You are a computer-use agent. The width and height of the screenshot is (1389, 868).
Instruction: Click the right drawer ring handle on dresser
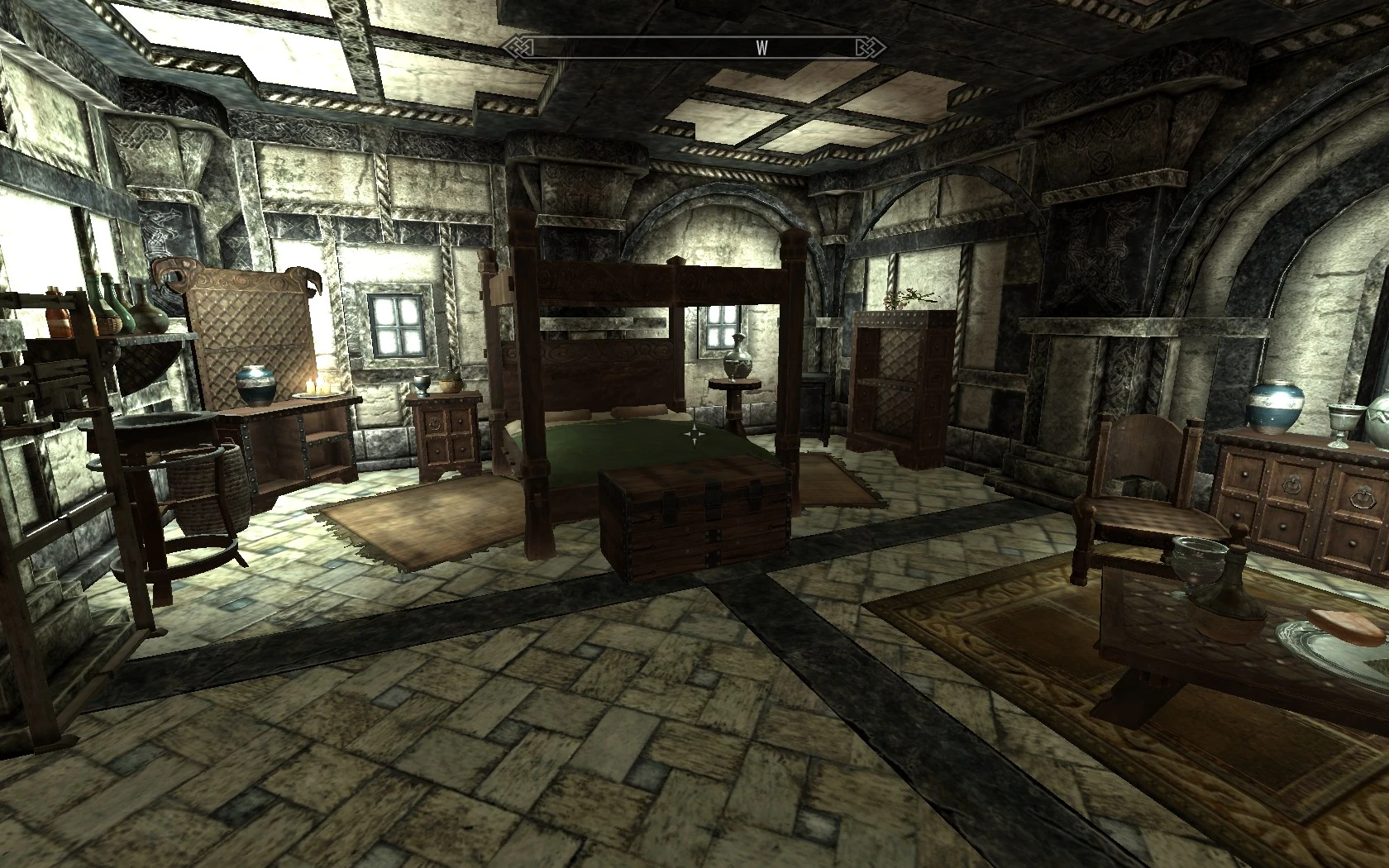[x=1363, y=498]
